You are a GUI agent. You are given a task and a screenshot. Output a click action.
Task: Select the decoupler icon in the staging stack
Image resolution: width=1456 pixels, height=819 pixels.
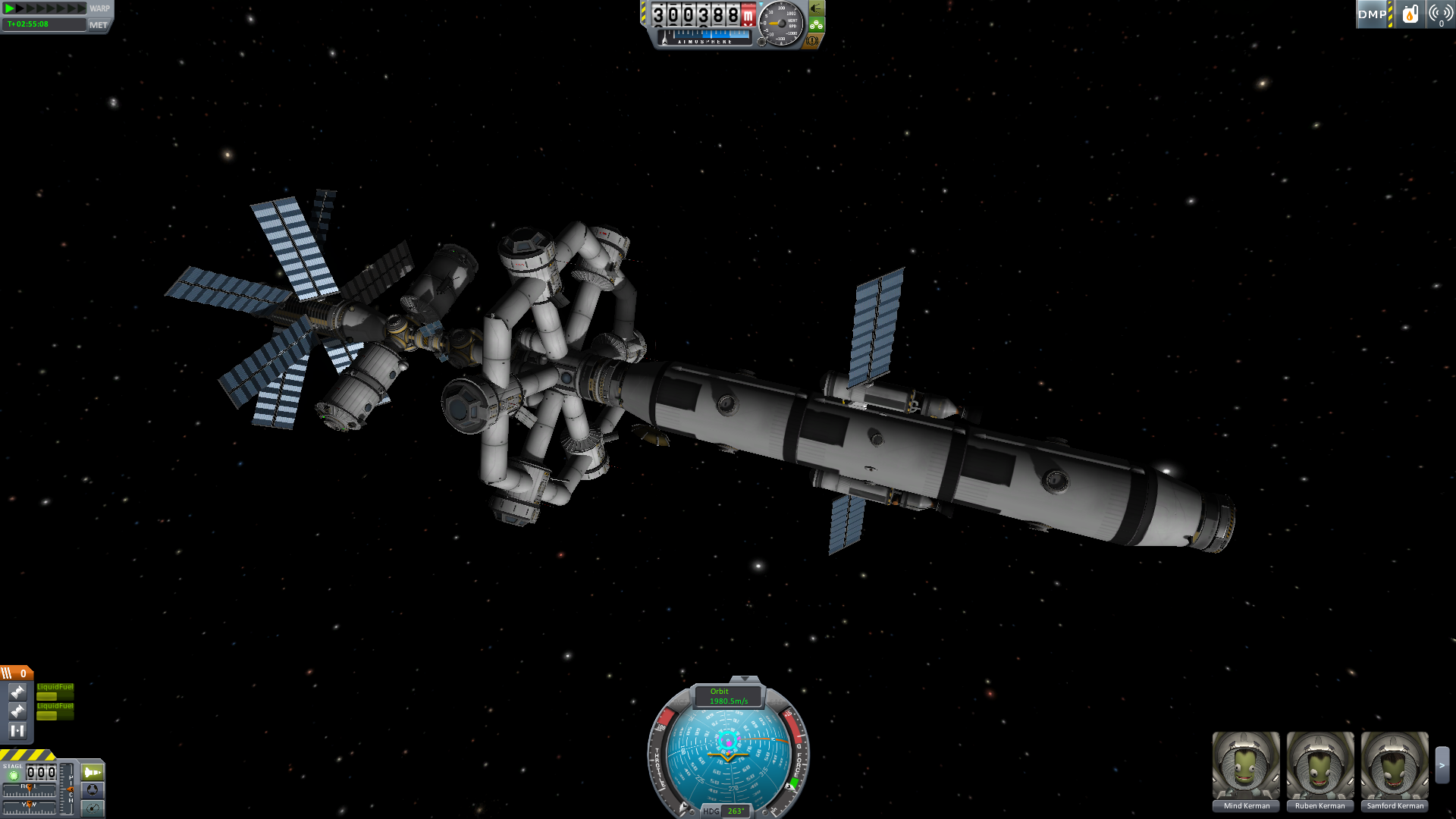(17, 730)
